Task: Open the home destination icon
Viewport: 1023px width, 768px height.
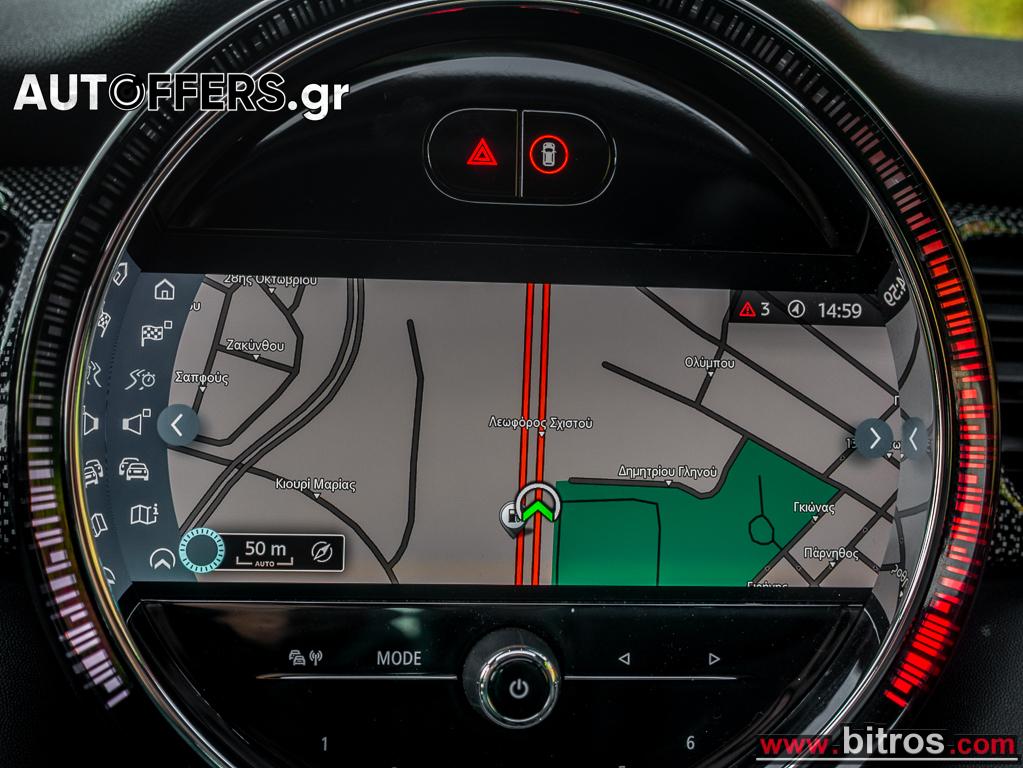Action: coord(165,290)
